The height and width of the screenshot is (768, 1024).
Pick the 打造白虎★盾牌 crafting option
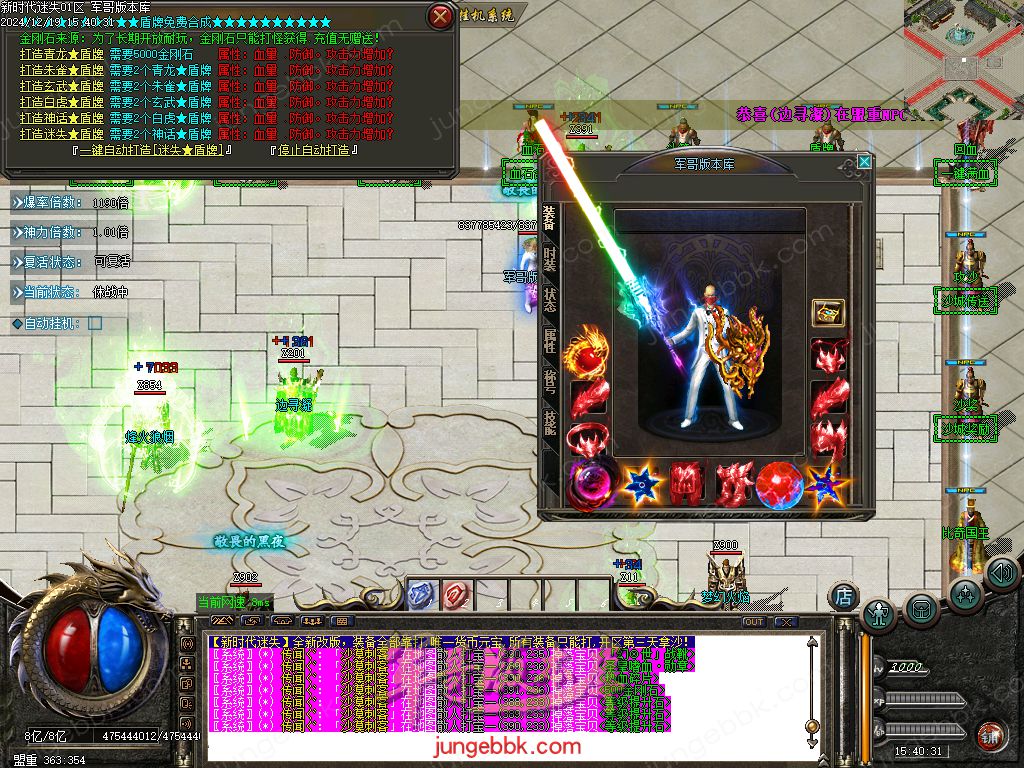[62, 102]
